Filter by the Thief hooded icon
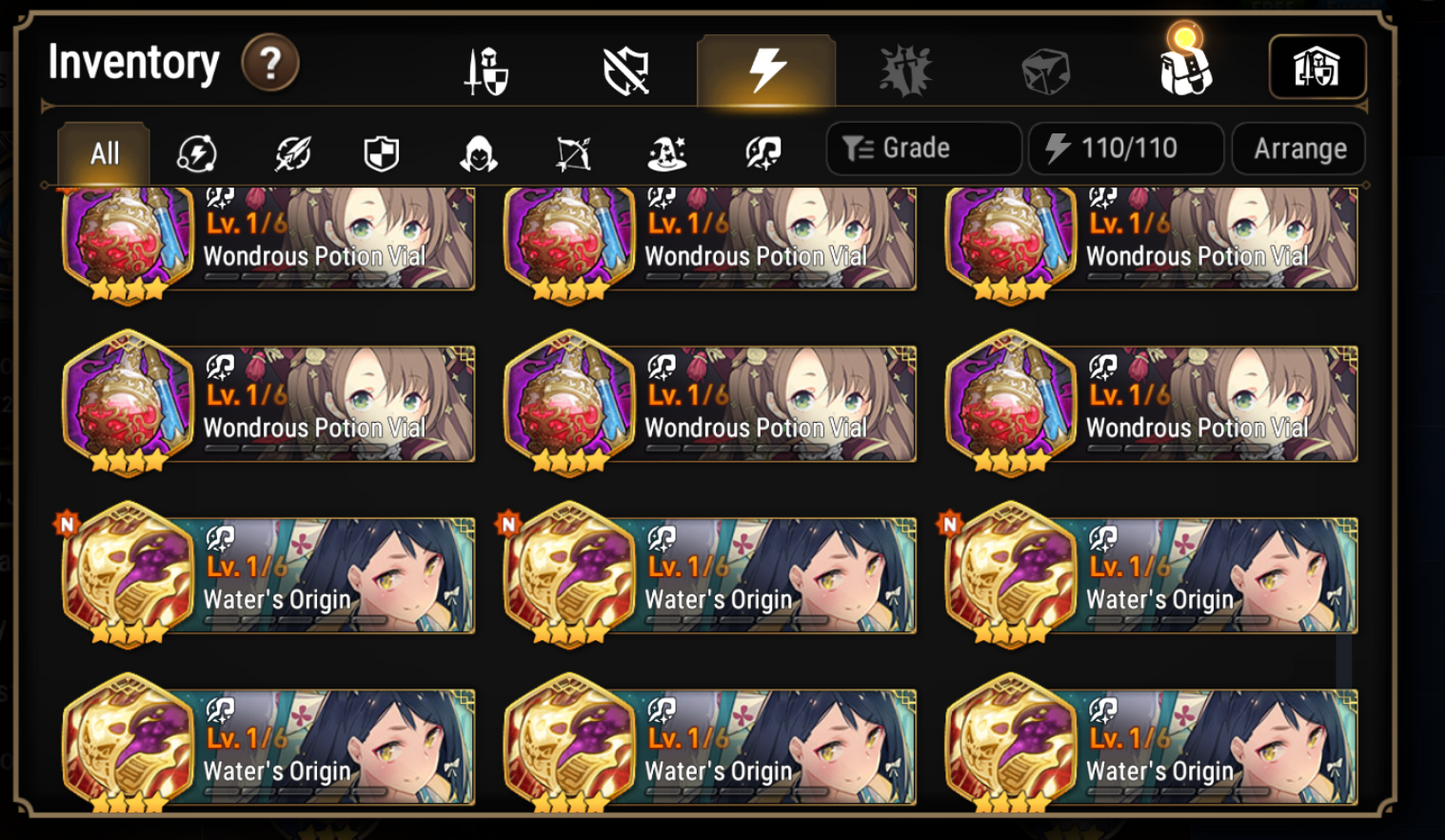Screen dimensions: 1445x840 coord(478,153)
